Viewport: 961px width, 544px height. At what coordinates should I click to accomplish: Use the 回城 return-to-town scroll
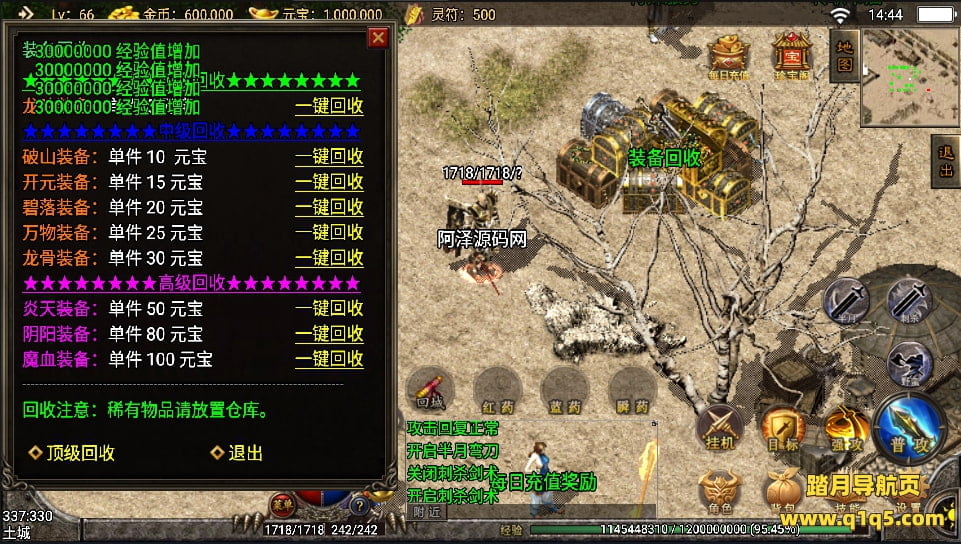pos(430,390)
